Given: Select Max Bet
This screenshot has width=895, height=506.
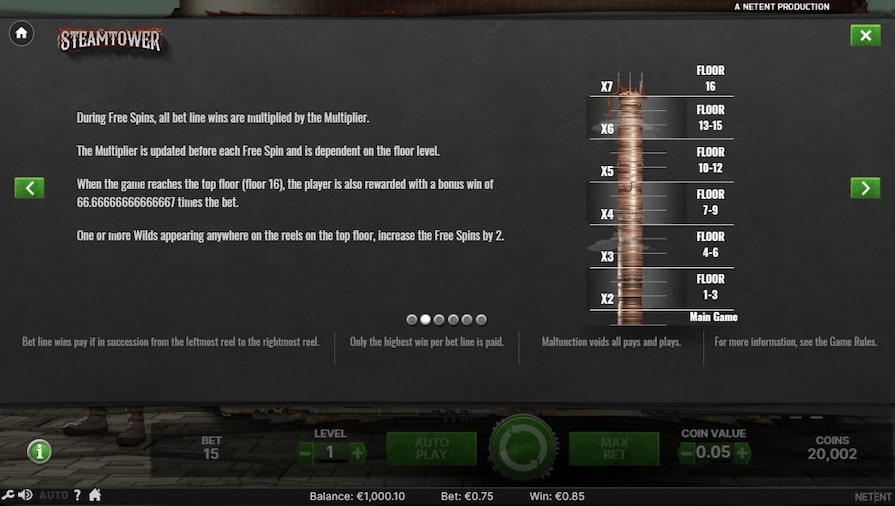Looking at the screenshot, I should tap(613, 449).
